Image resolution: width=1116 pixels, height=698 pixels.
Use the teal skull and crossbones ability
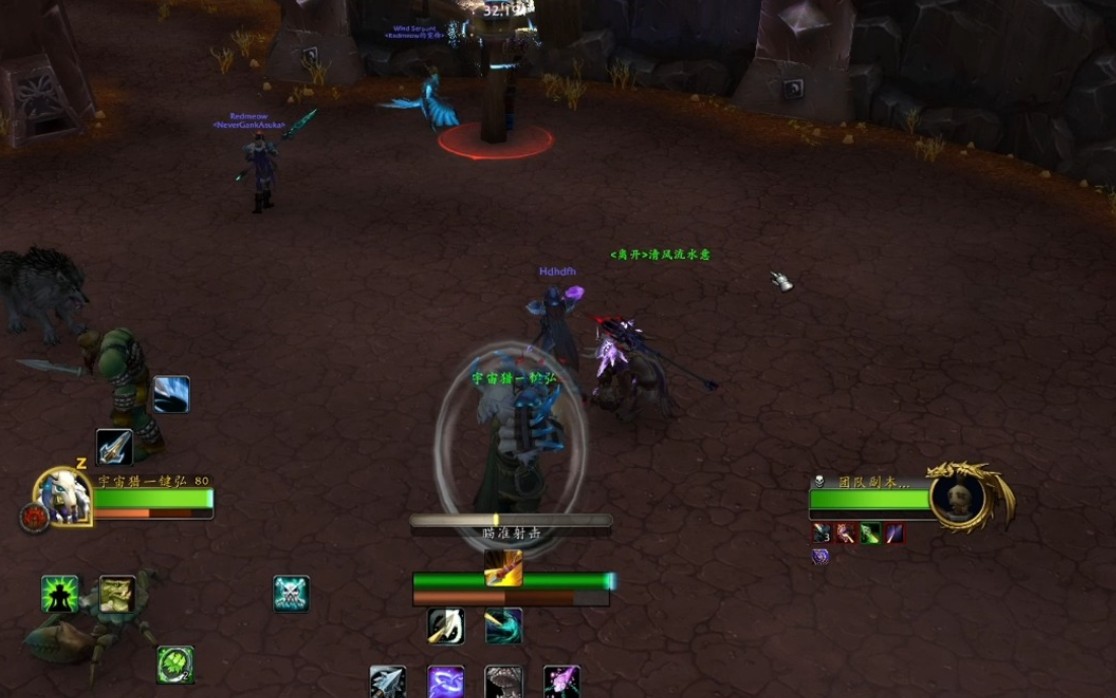[291, 594]
